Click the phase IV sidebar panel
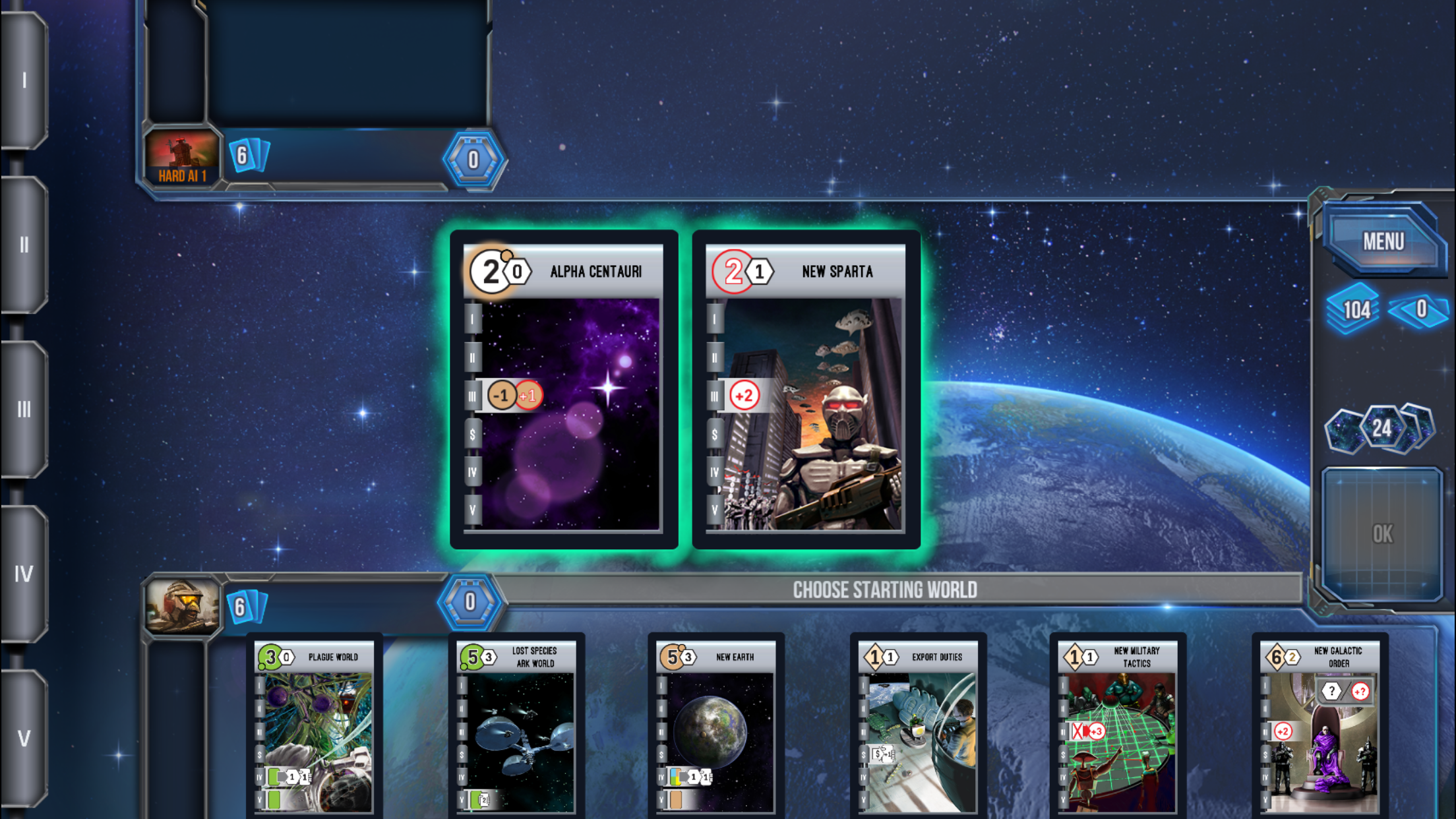The height and width of the screenshot is (819, 1456). 24,574
